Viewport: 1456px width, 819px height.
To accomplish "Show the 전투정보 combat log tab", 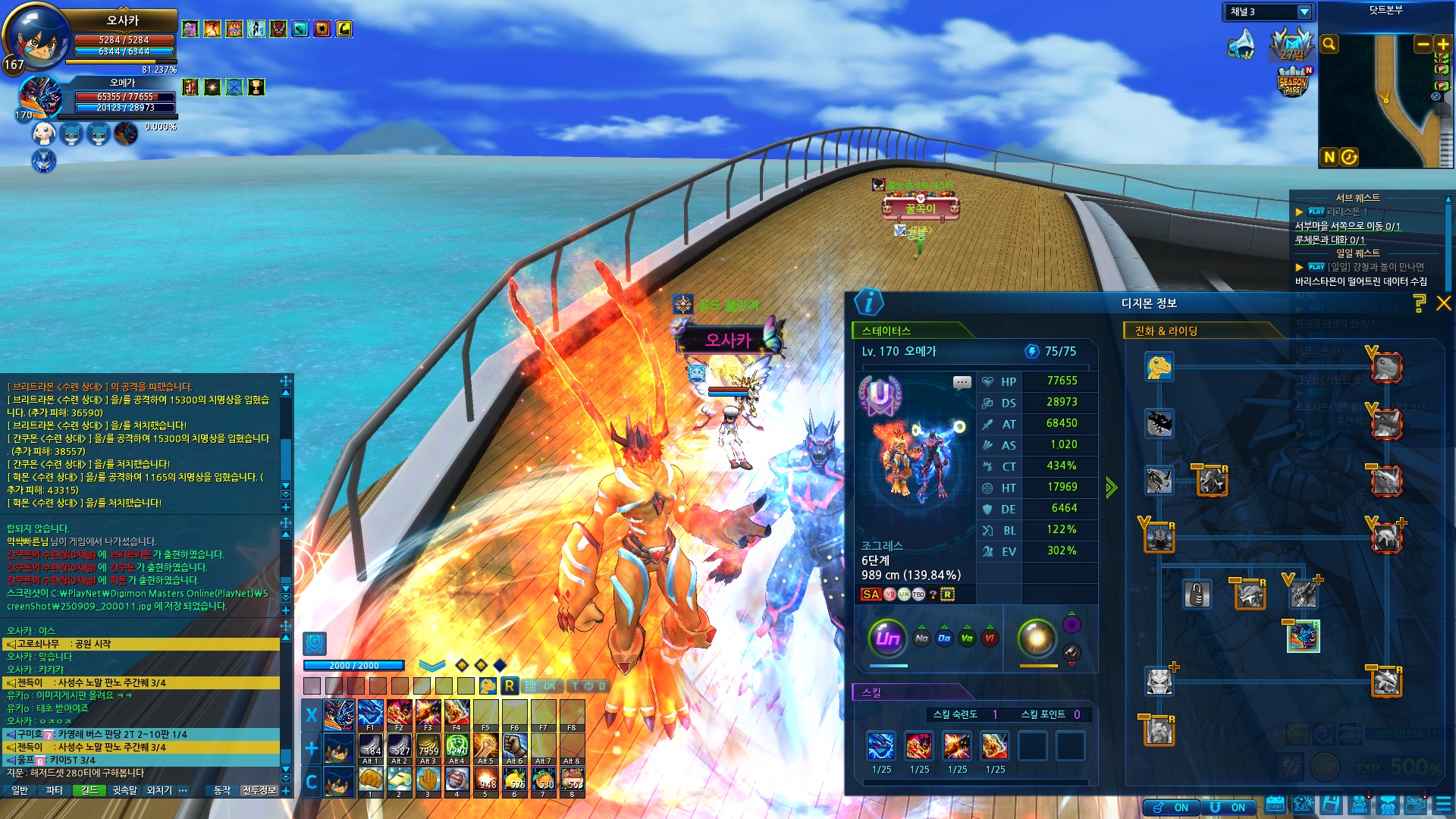I will coord(259,790).
